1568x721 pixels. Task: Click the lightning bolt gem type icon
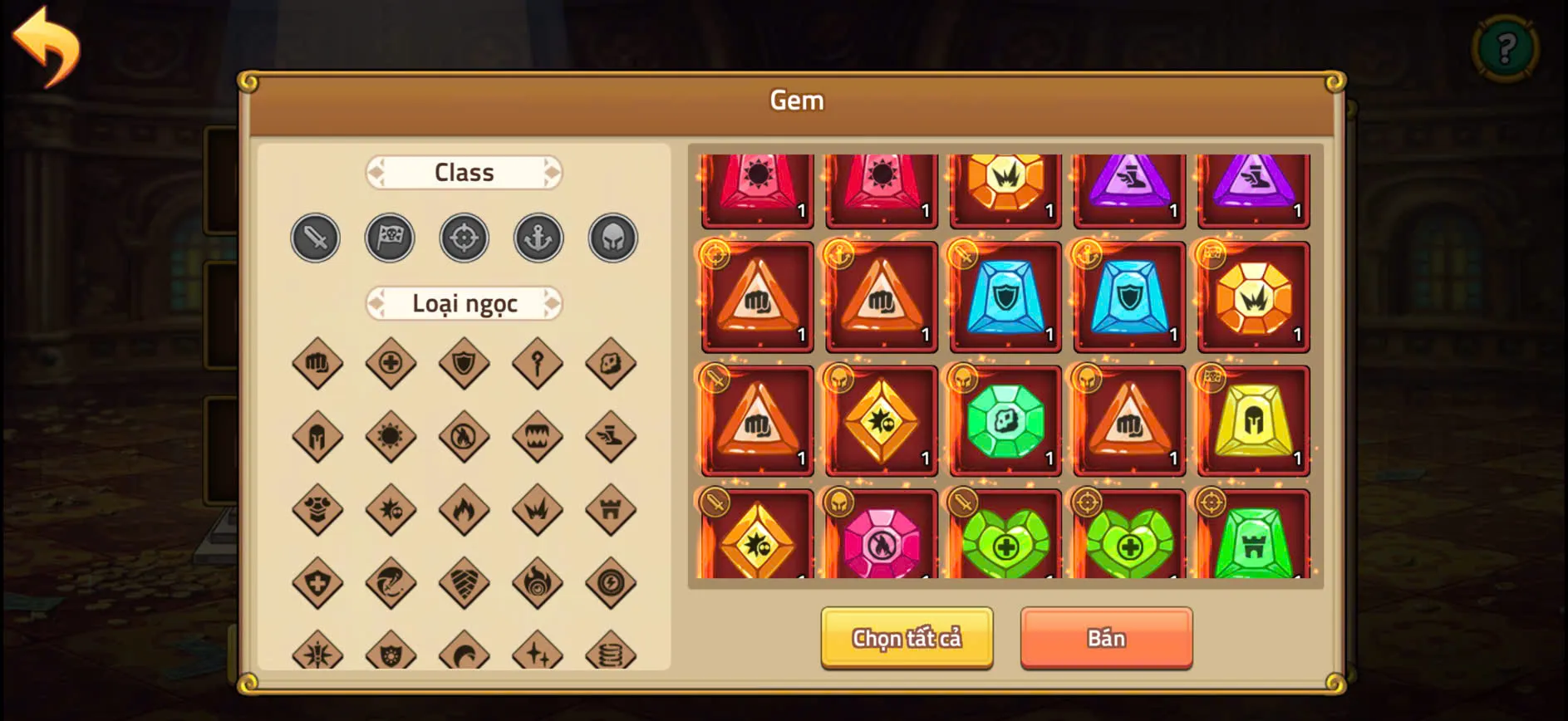(612, 581)
